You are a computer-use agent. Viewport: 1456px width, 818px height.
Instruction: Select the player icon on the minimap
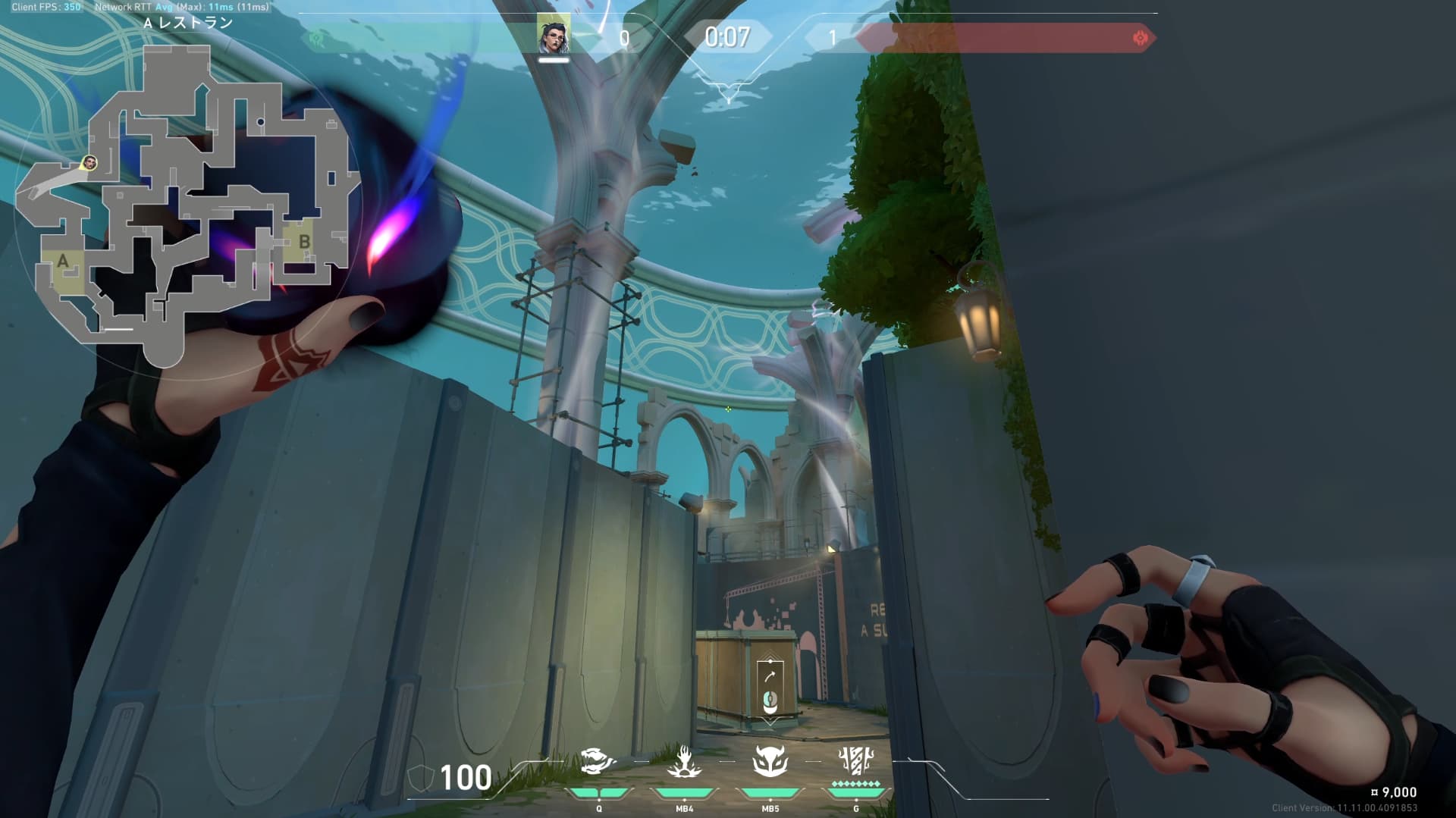coord(89,163)
